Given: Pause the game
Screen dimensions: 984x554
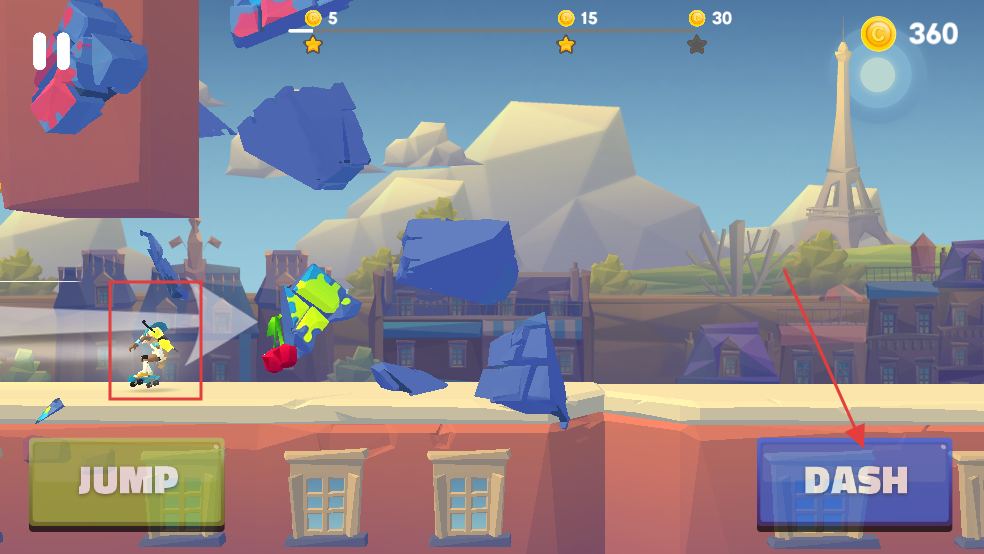Looking at the screenshot, I should point(51,51).
